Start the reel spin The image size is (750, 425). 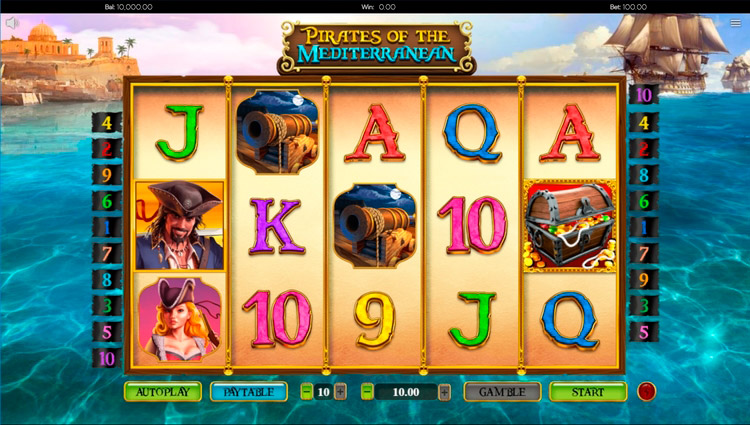point(587,391)
